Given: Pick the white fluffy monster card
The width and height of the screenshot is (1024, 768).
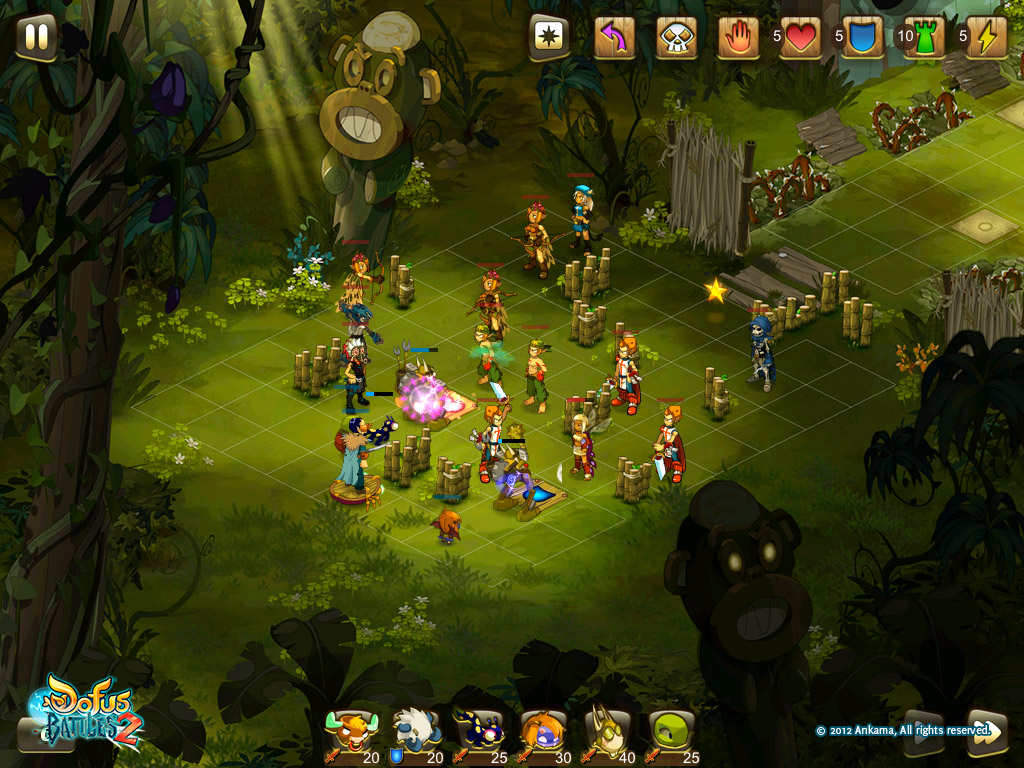Looking at the screenshot, I should click(x=413, y=735).
